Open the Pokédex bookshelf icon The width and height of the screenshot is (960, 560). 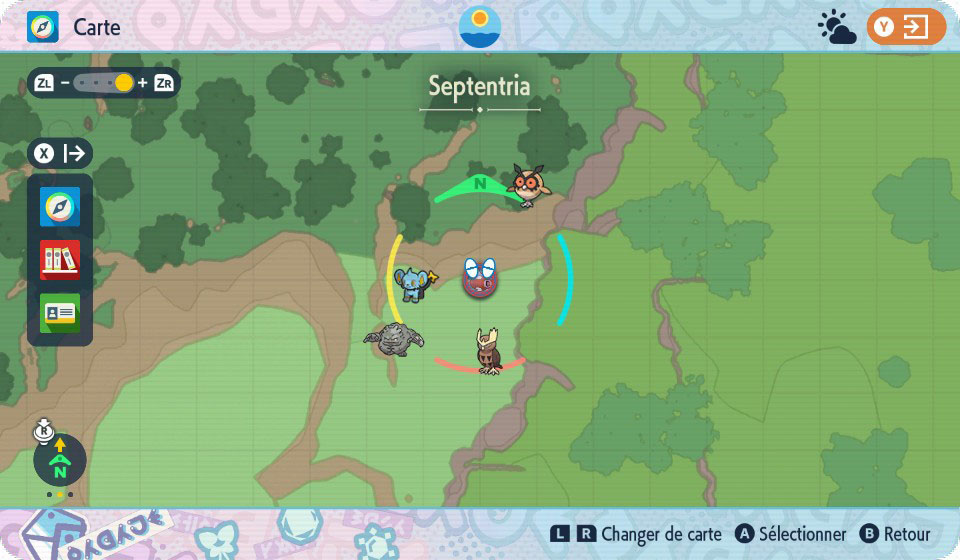tap(60, 260)
